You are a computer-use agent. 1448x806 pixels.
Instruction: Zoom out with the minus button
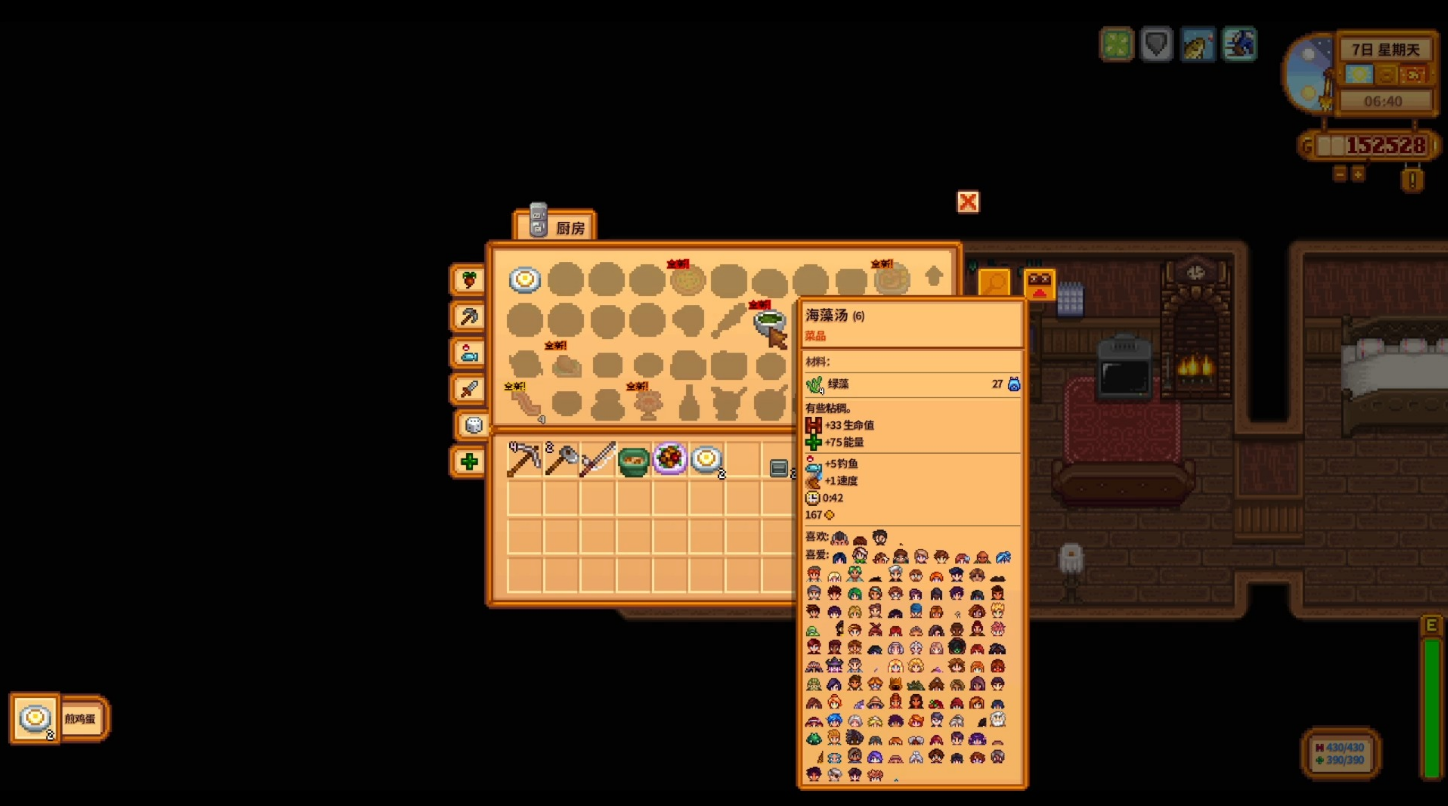1340,174
